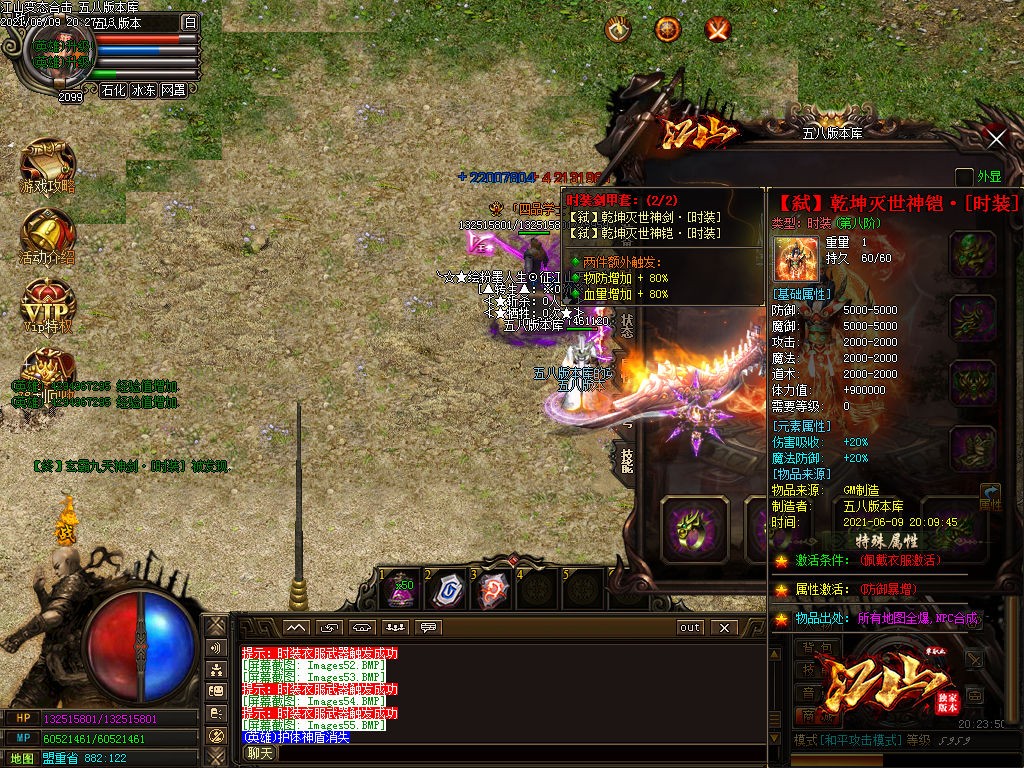Click the chat window's out button
The height and width of the screenshot is (768, 1024).
coord(690,628)
